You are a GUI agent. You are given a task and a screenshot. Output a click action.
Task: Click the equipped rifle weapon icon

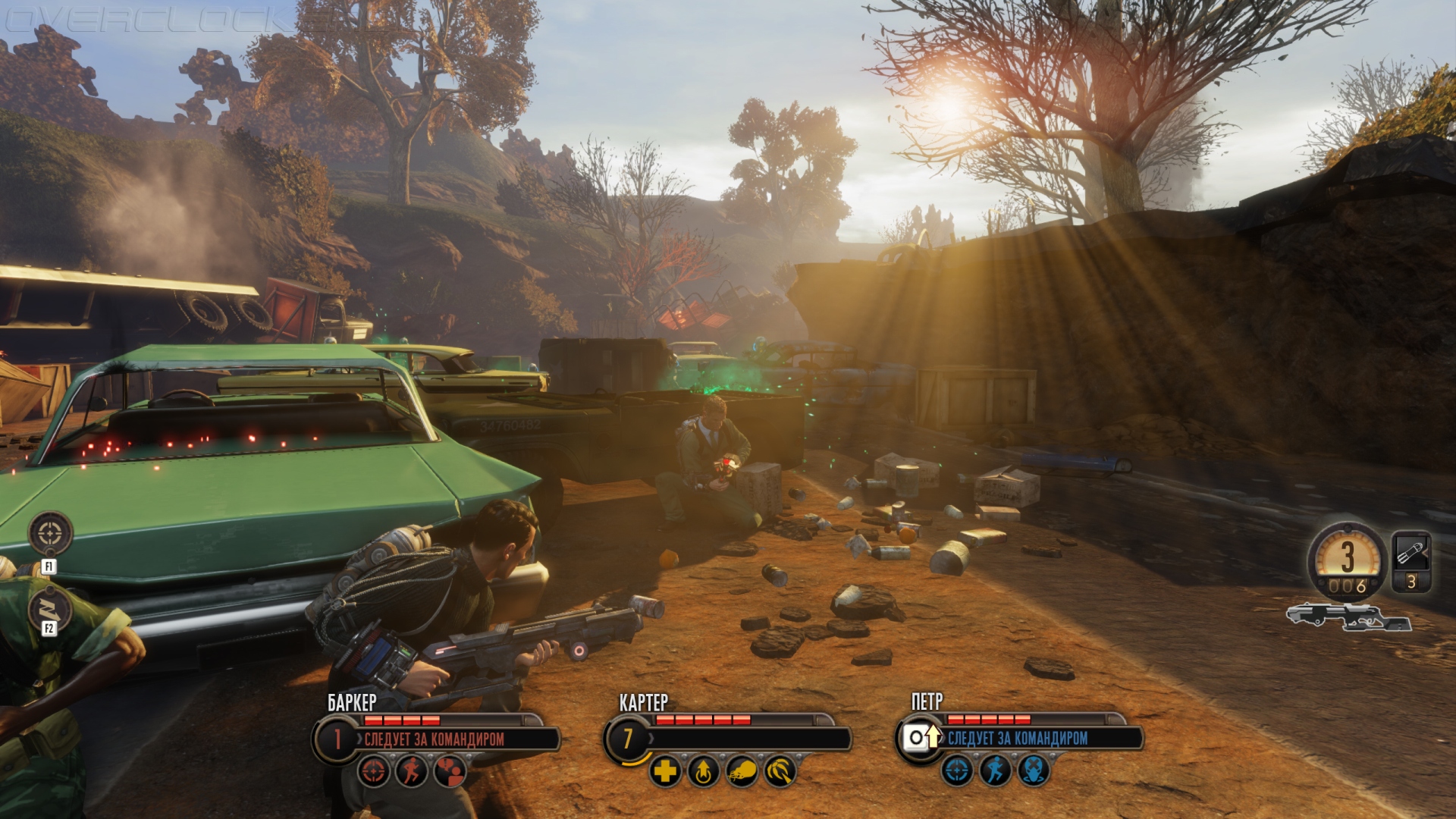point(1348,617)
